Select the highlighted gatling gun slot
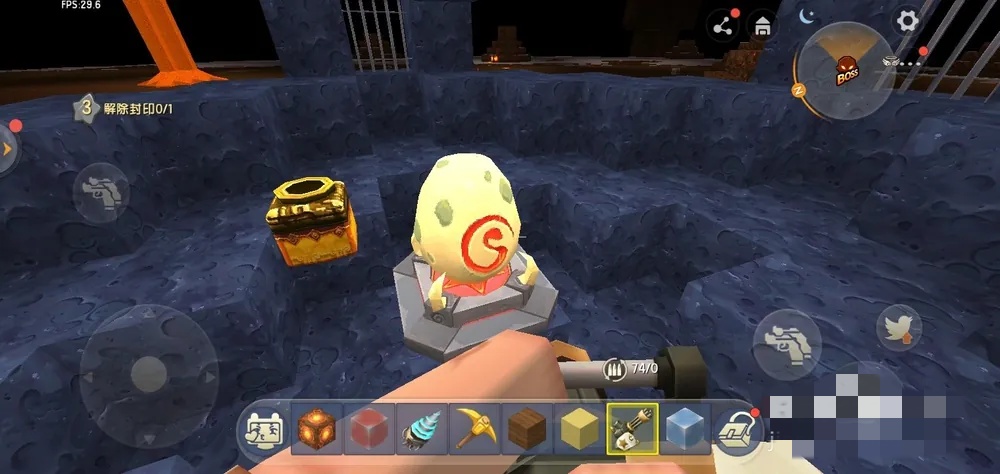This screenshot has width=1000, height=474. (631, 428)
